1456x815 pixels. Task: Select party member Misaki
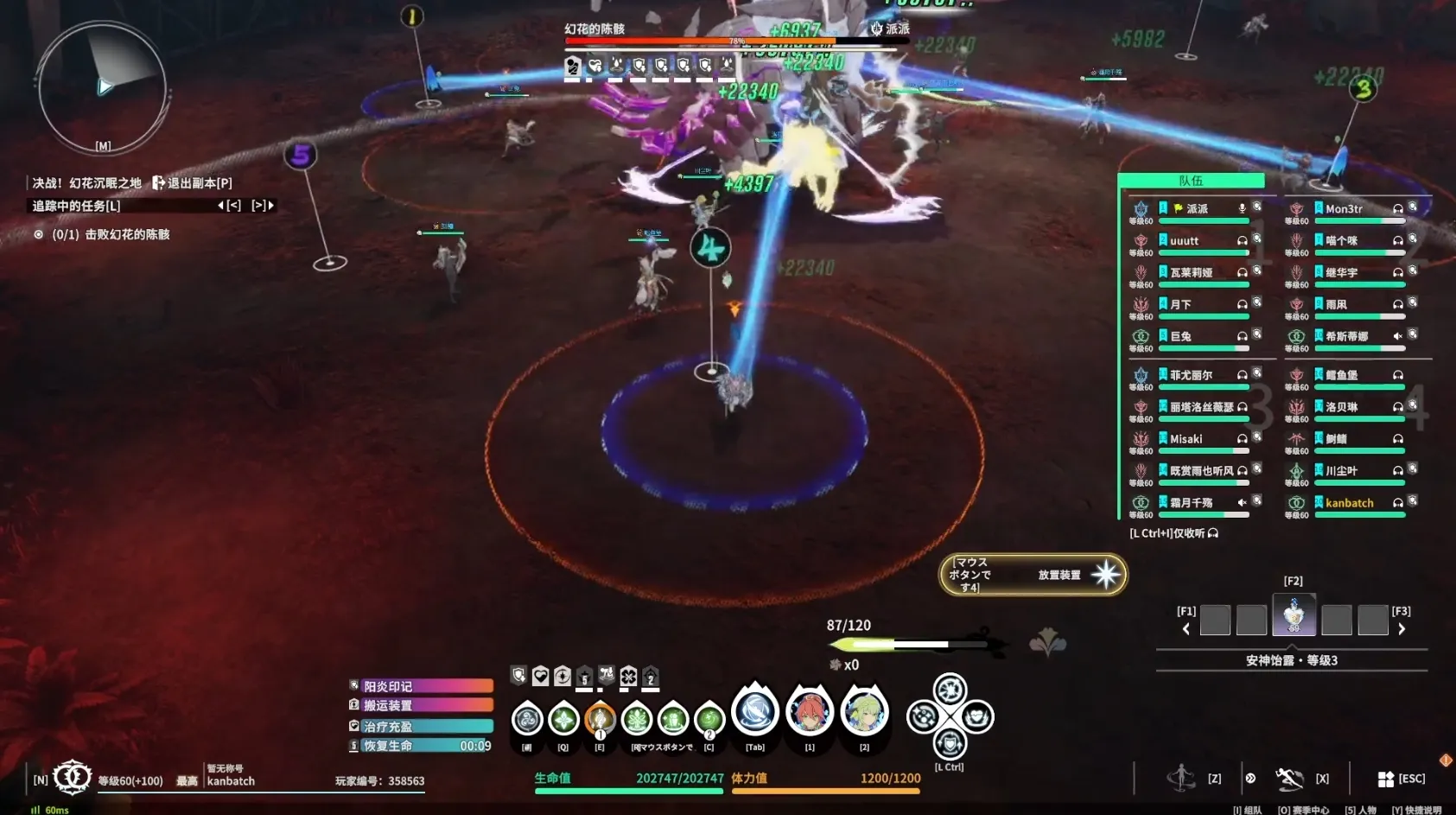point(1186,439)
